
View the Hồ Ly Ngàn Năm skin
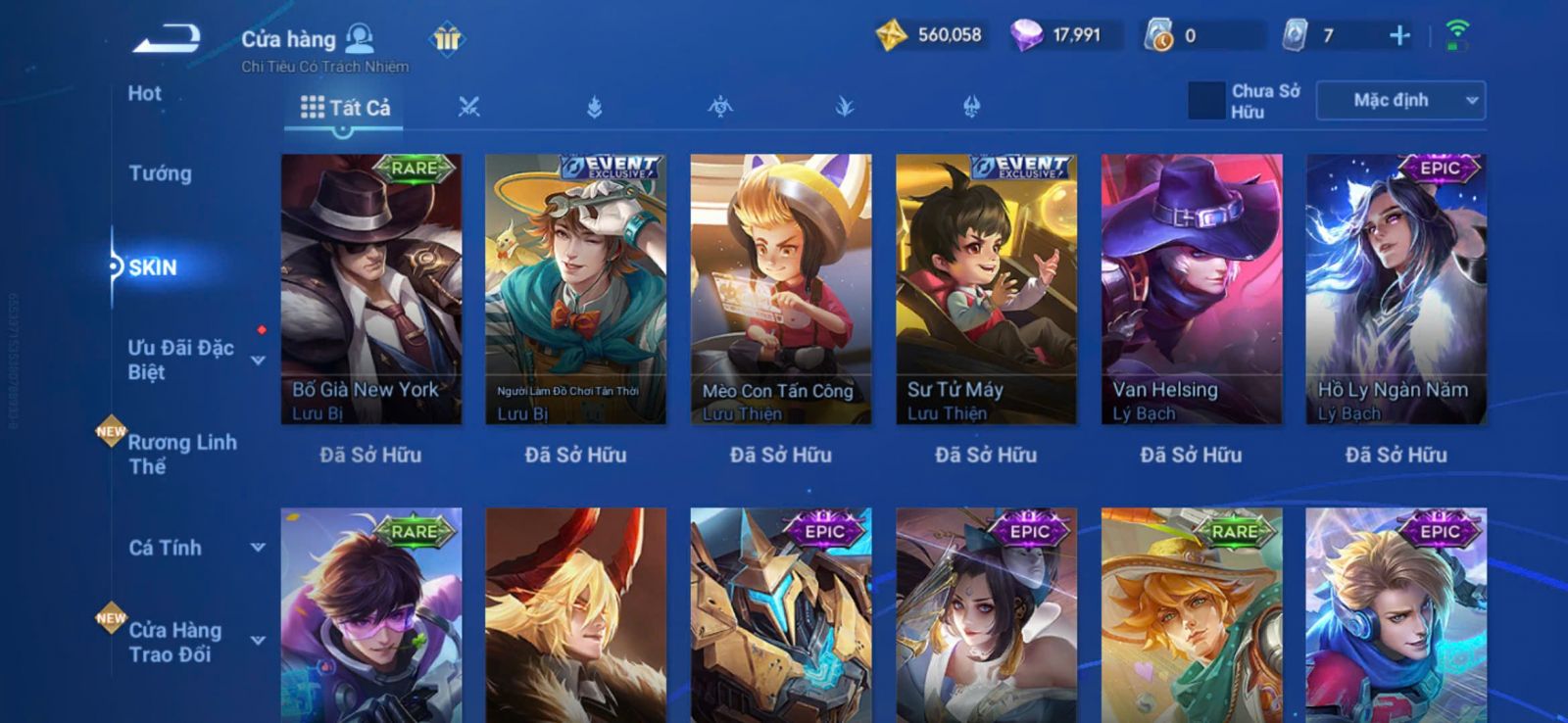pyautogui.click(x=1396, y=289)
